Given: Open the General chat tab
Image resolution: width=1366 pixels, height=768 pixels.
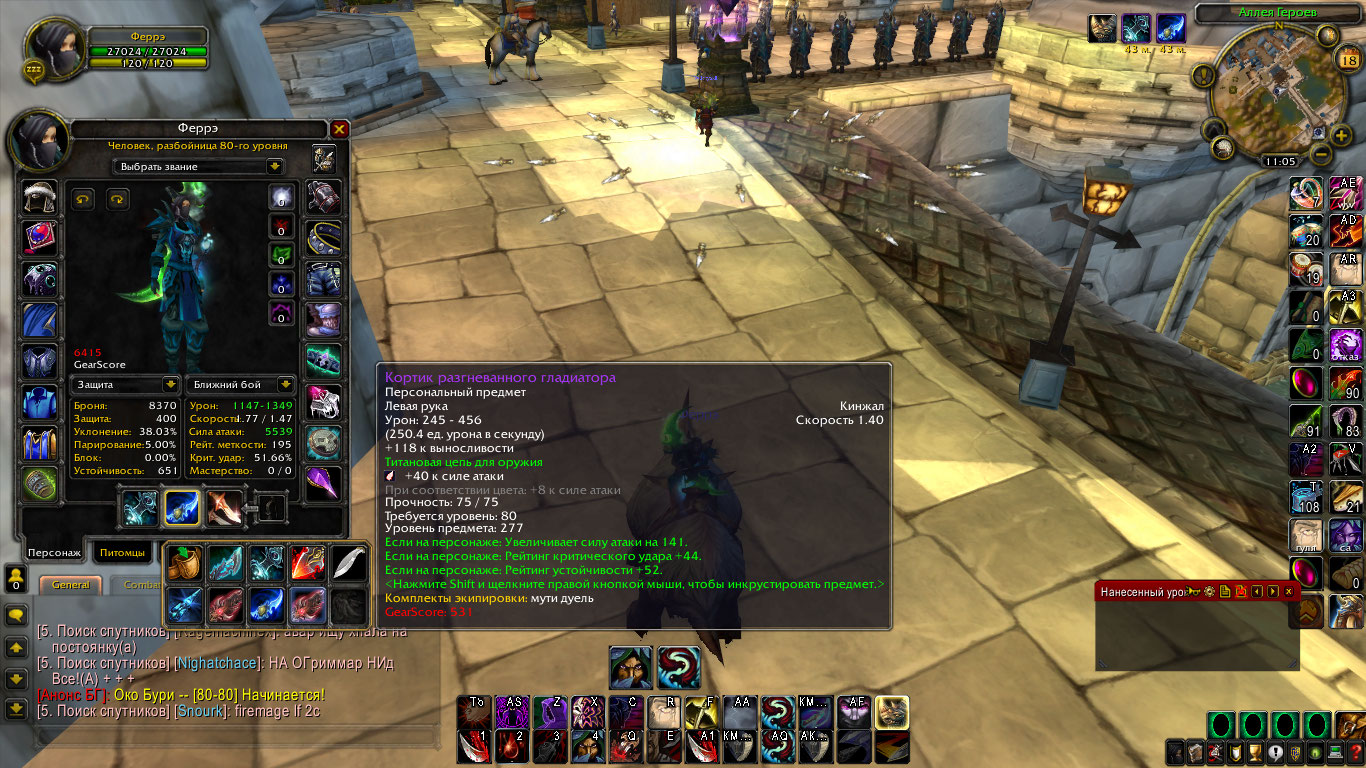Looking at the screenshot, I should pyautogui.click(x=70, y=585).
